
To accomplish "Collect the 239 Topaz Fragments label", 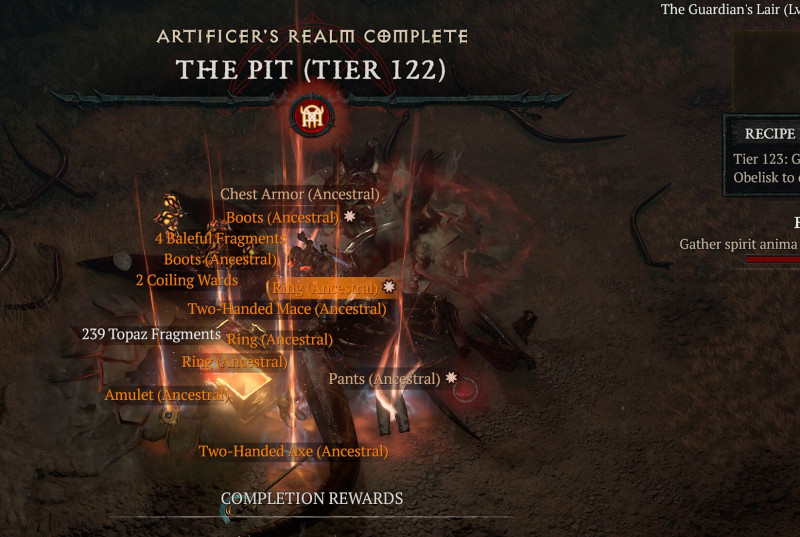I will coord(151,334).
